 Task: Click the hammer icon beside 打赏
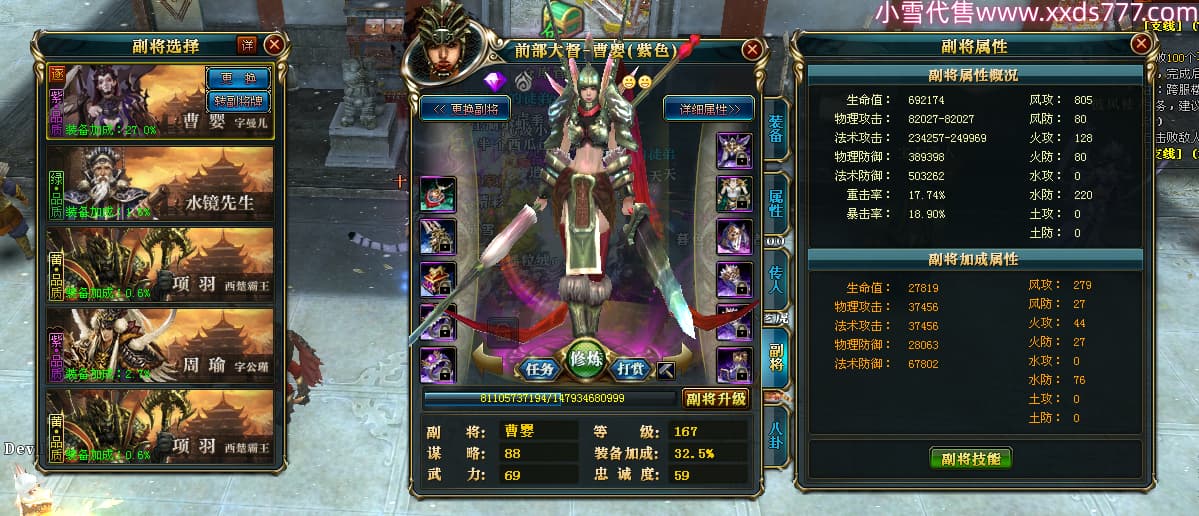coord(665,371)
